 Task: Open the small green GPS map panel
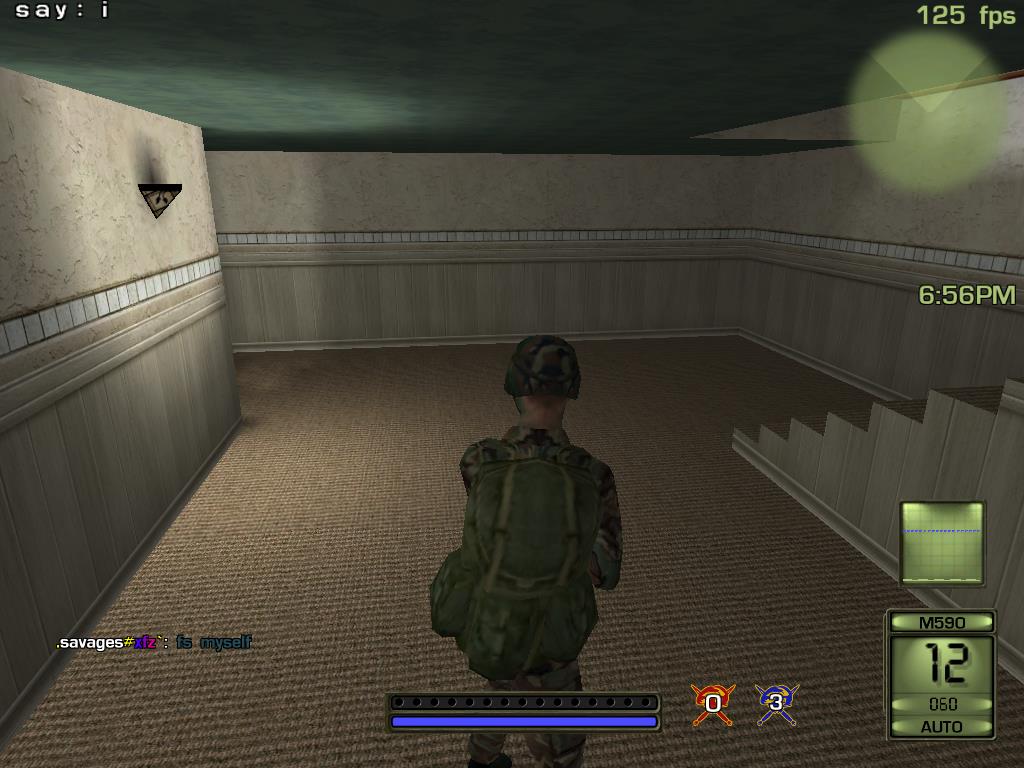coord(942,543)
